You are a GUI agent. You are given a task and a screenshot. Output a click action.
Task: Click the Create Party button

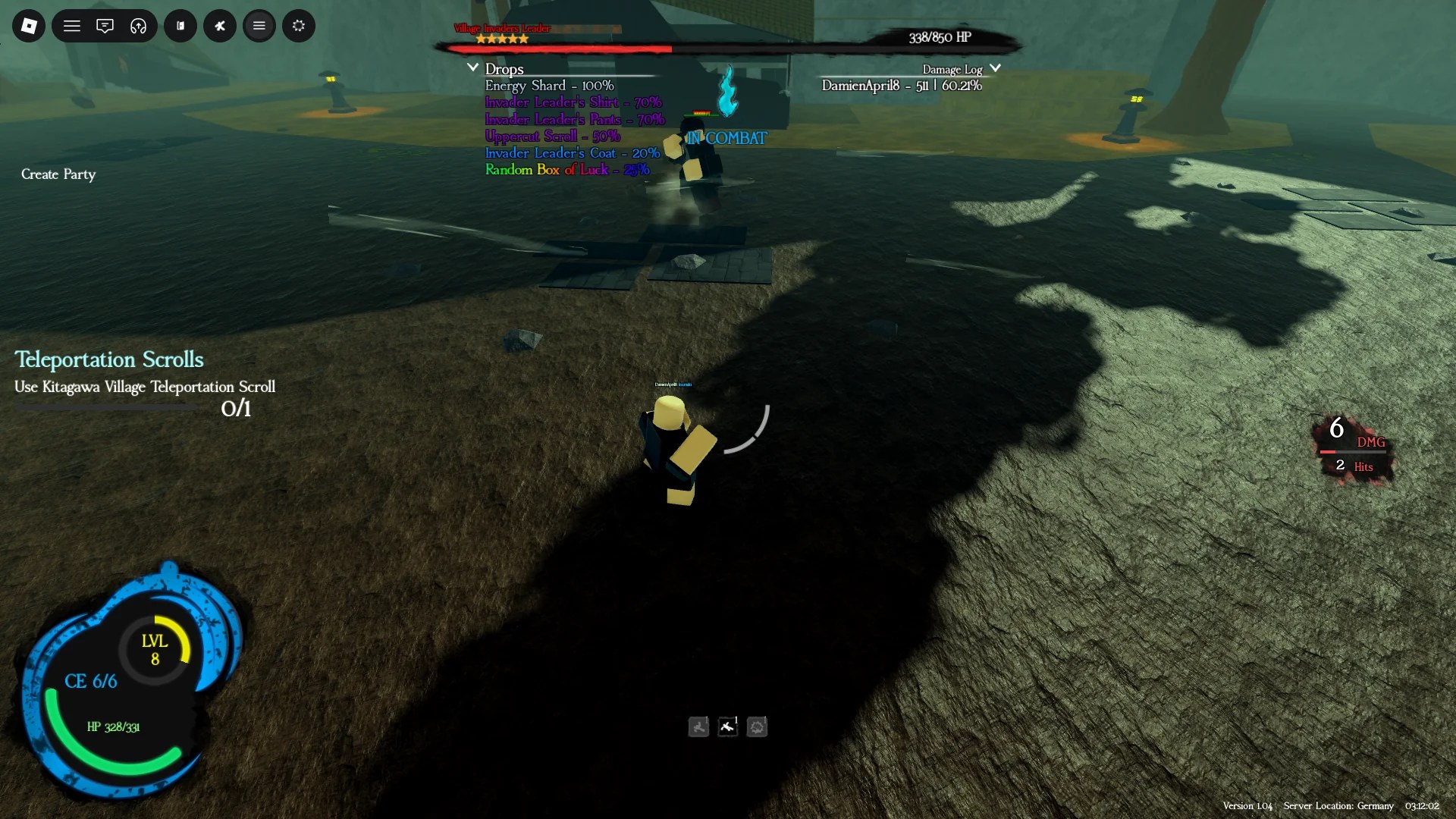(58, 174)
